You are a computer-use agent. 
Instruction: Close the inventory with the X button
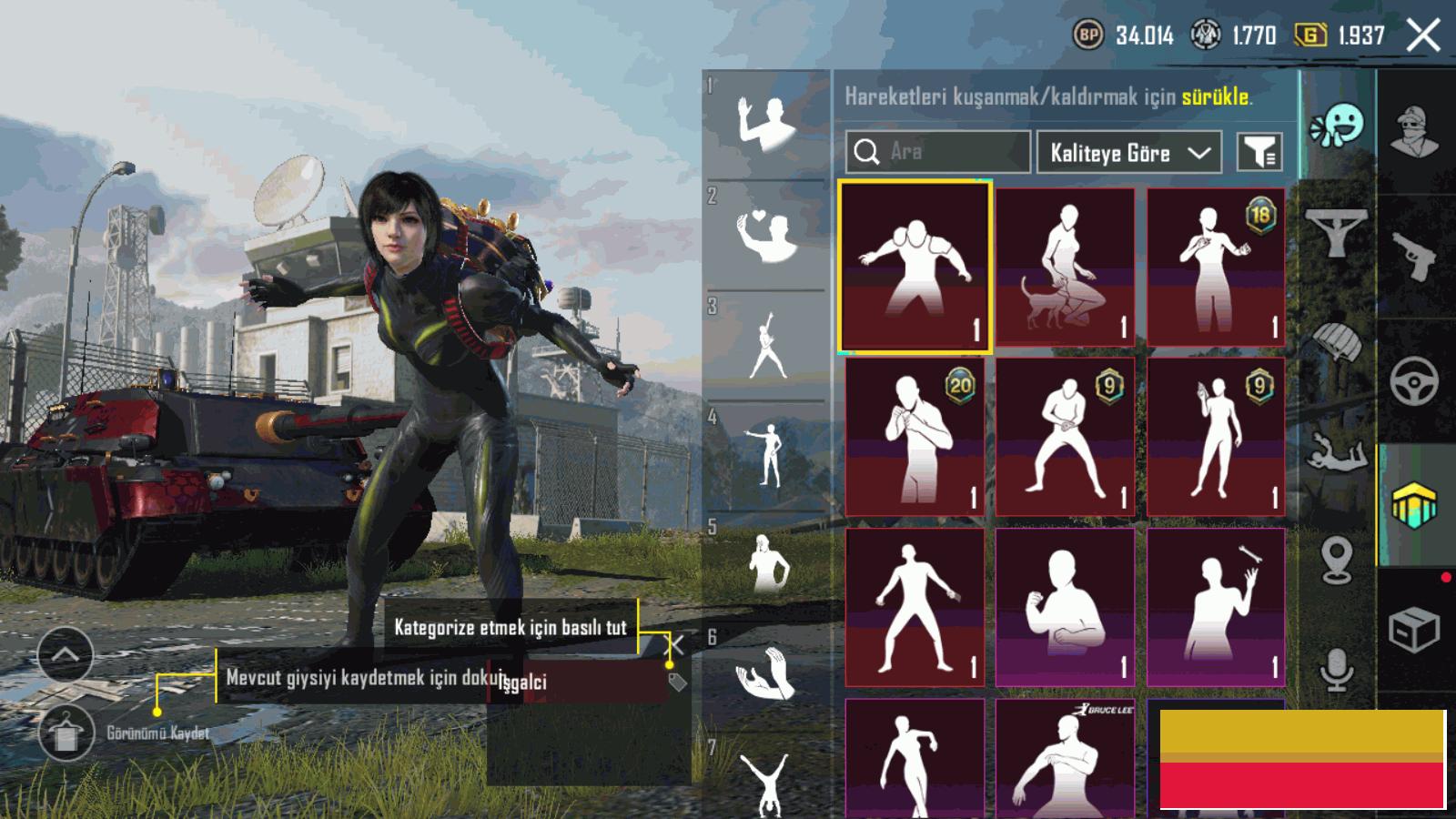[1423, 36]
